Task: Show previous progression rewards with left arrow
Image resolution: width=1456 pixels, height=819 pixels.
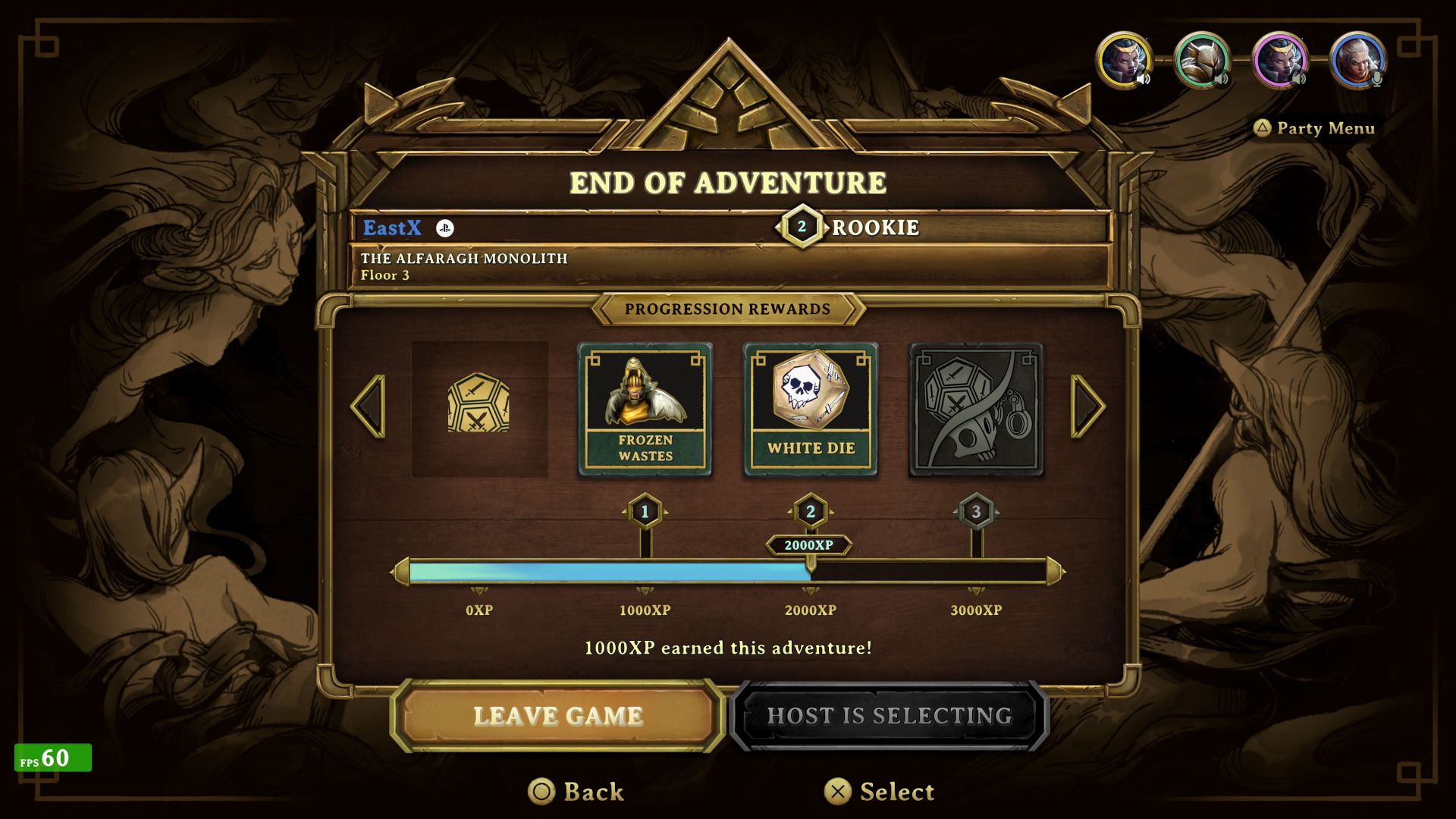Action: click(369, 406)
